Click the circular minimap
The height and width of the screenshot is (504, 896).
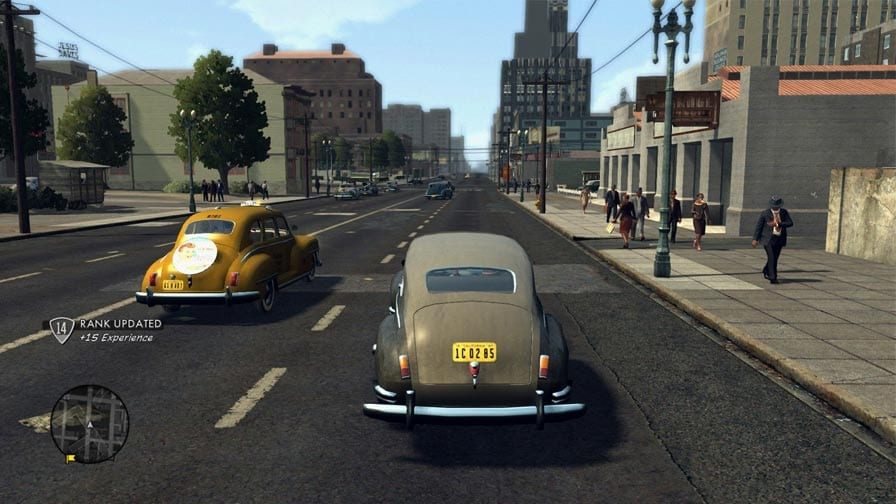(89, 424)
